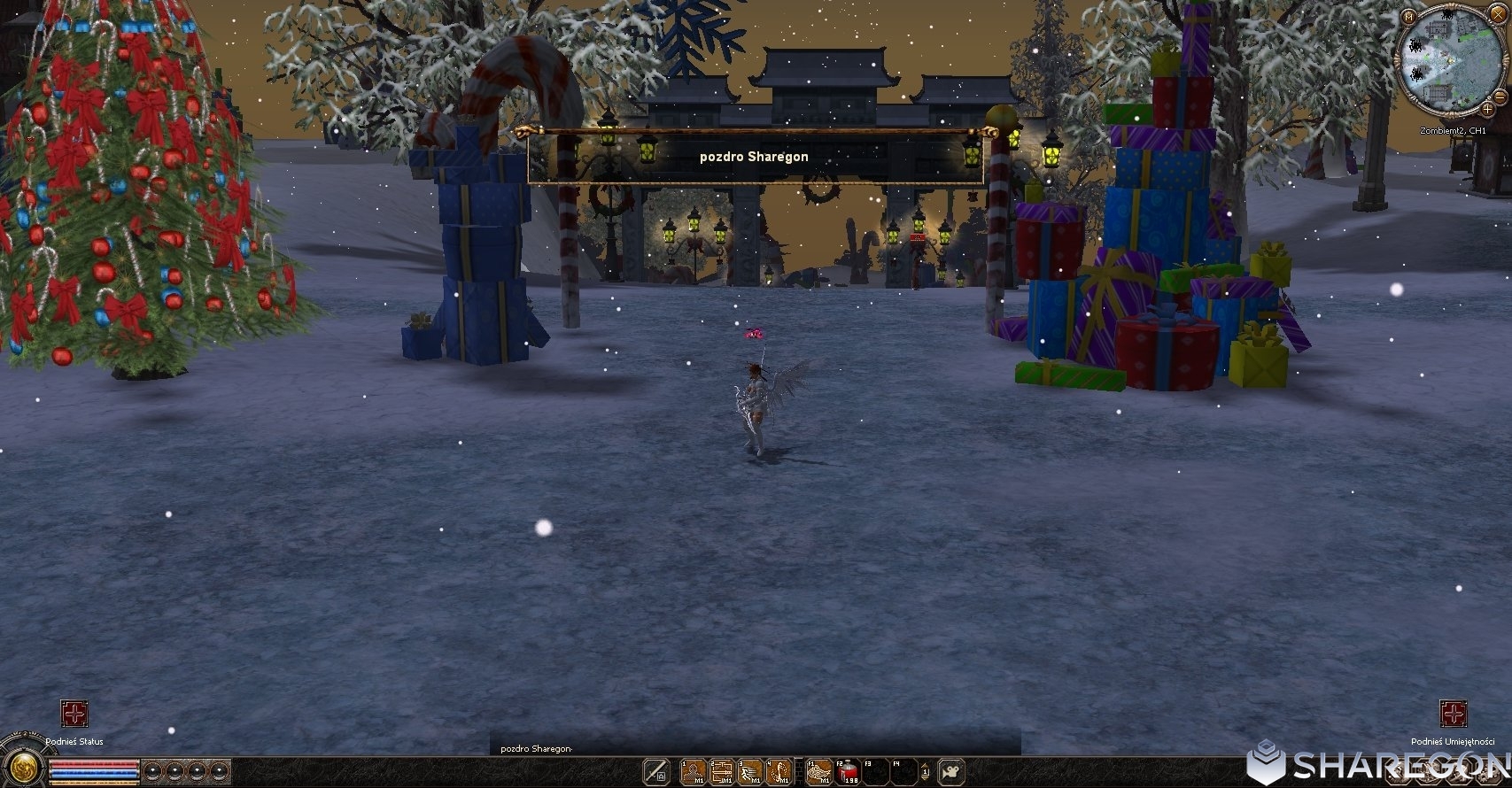Image resolution: width=1512 pixels, height=788 pixels.
Task: Toggle the sword auto-attack button
Action: coord(656,771)
